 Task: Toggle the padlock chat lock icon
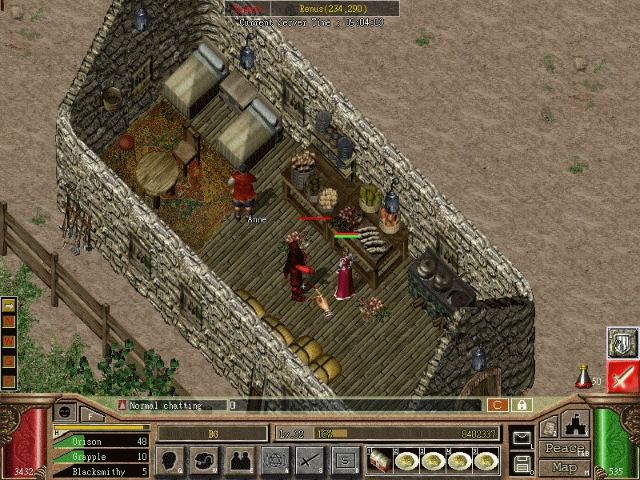pyautogui.click(x=521, y=405)
